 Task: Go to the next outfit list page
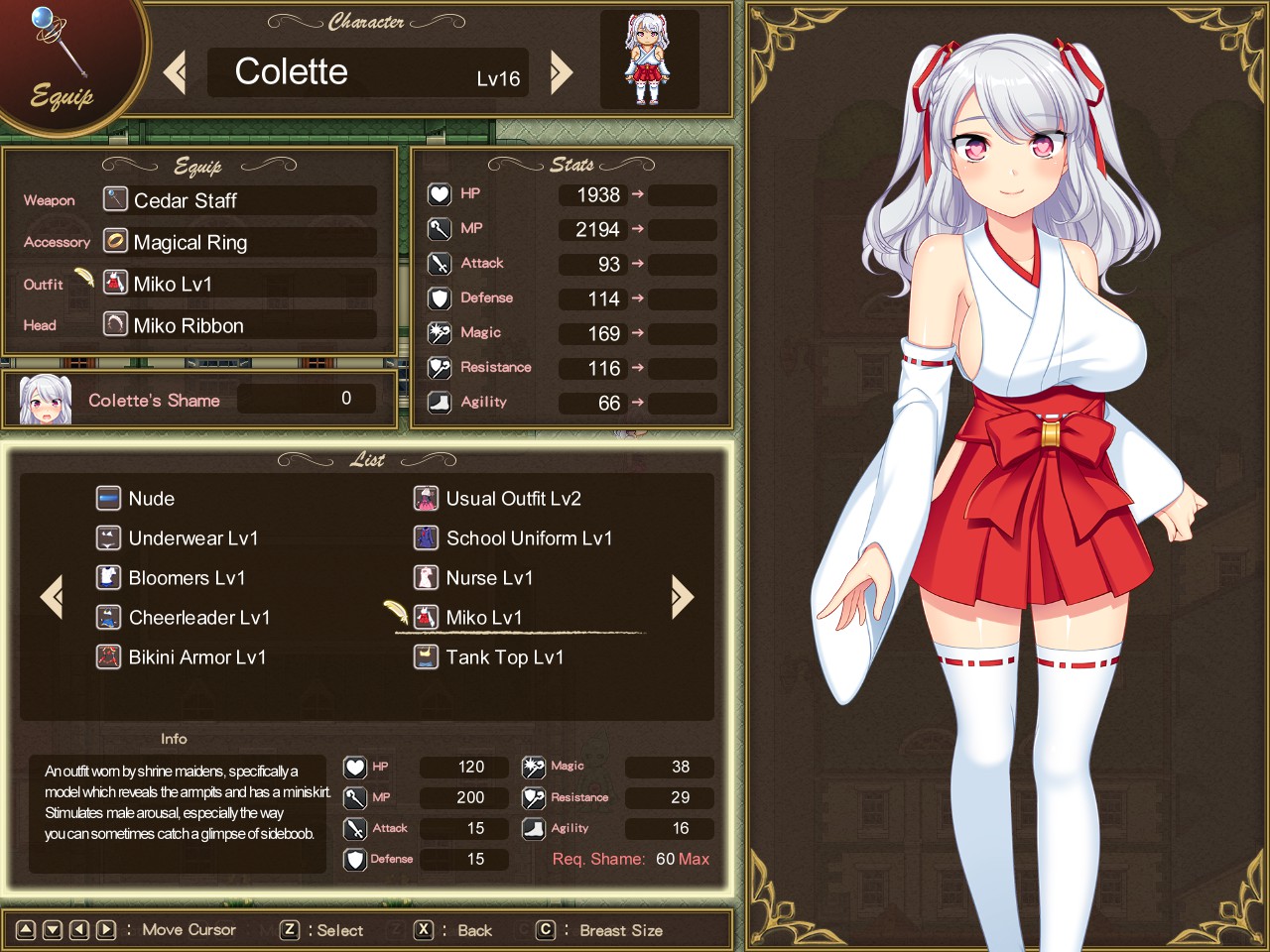682,596
